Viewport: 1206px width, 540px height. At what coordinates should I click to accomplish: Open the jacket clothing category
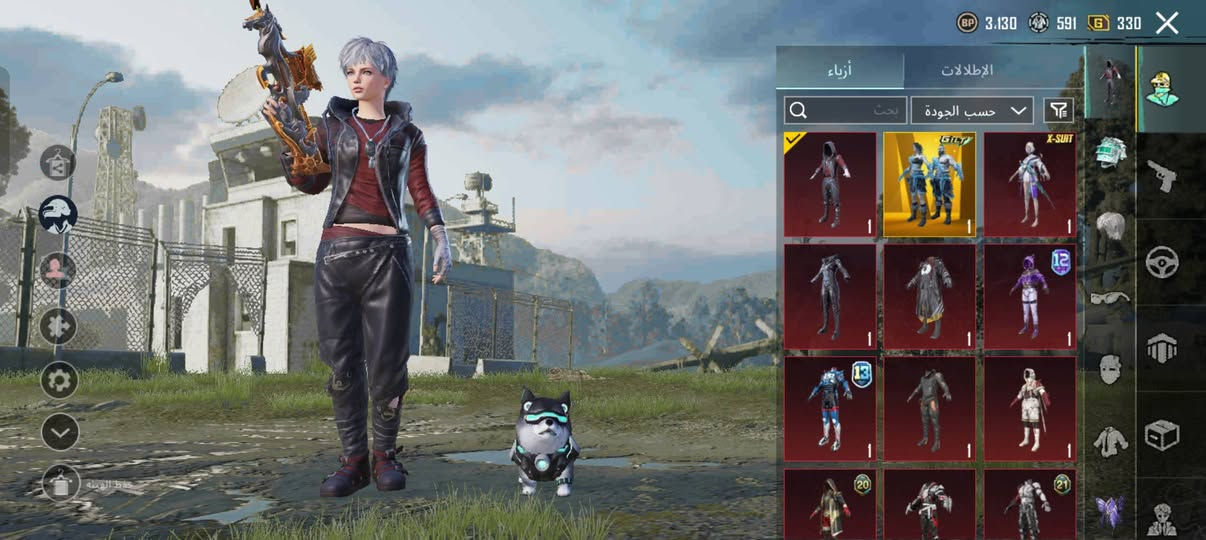1109,441
